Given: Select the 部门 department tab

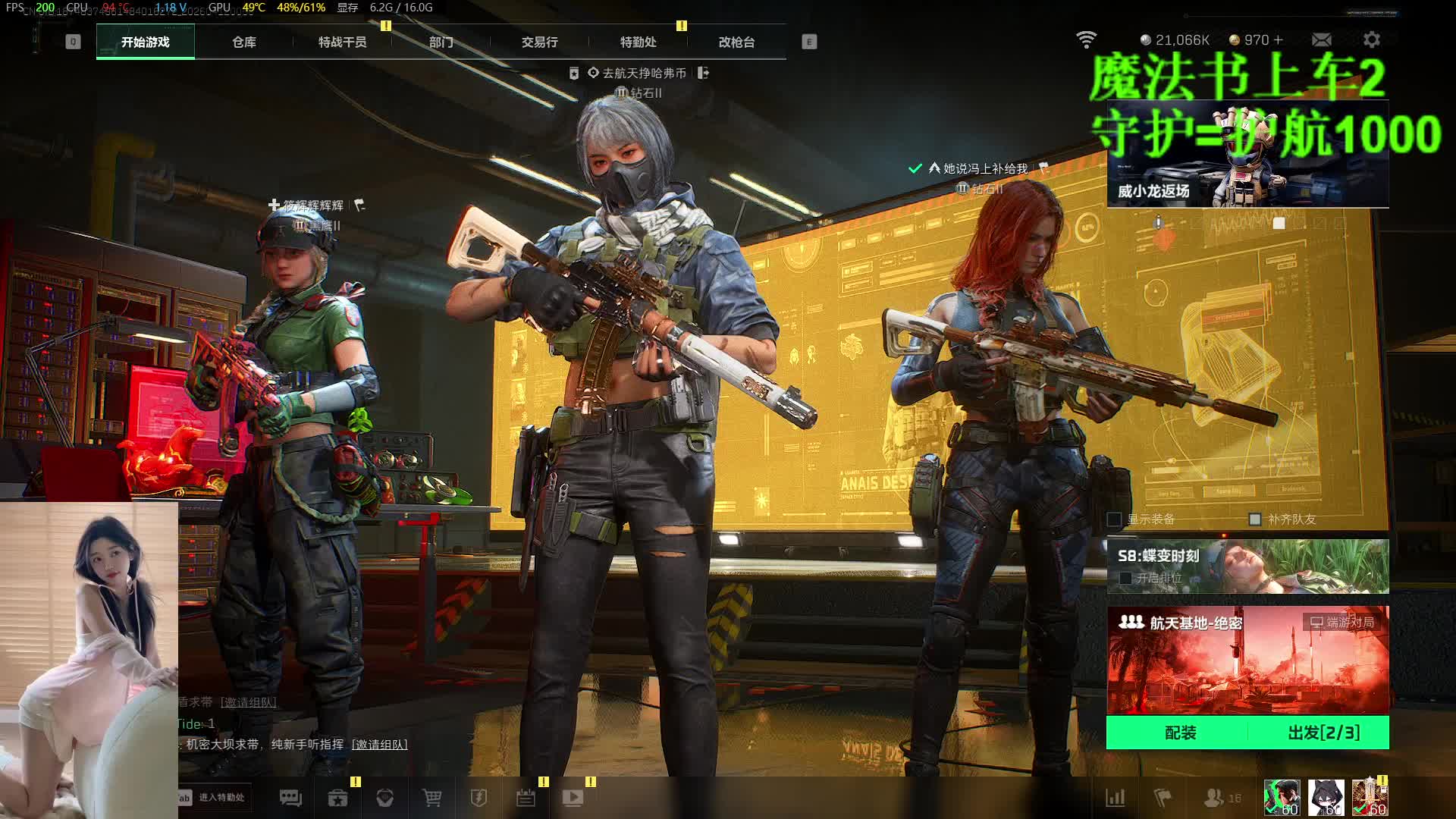Looking at the screenshot, I should [x=441, y=42].
